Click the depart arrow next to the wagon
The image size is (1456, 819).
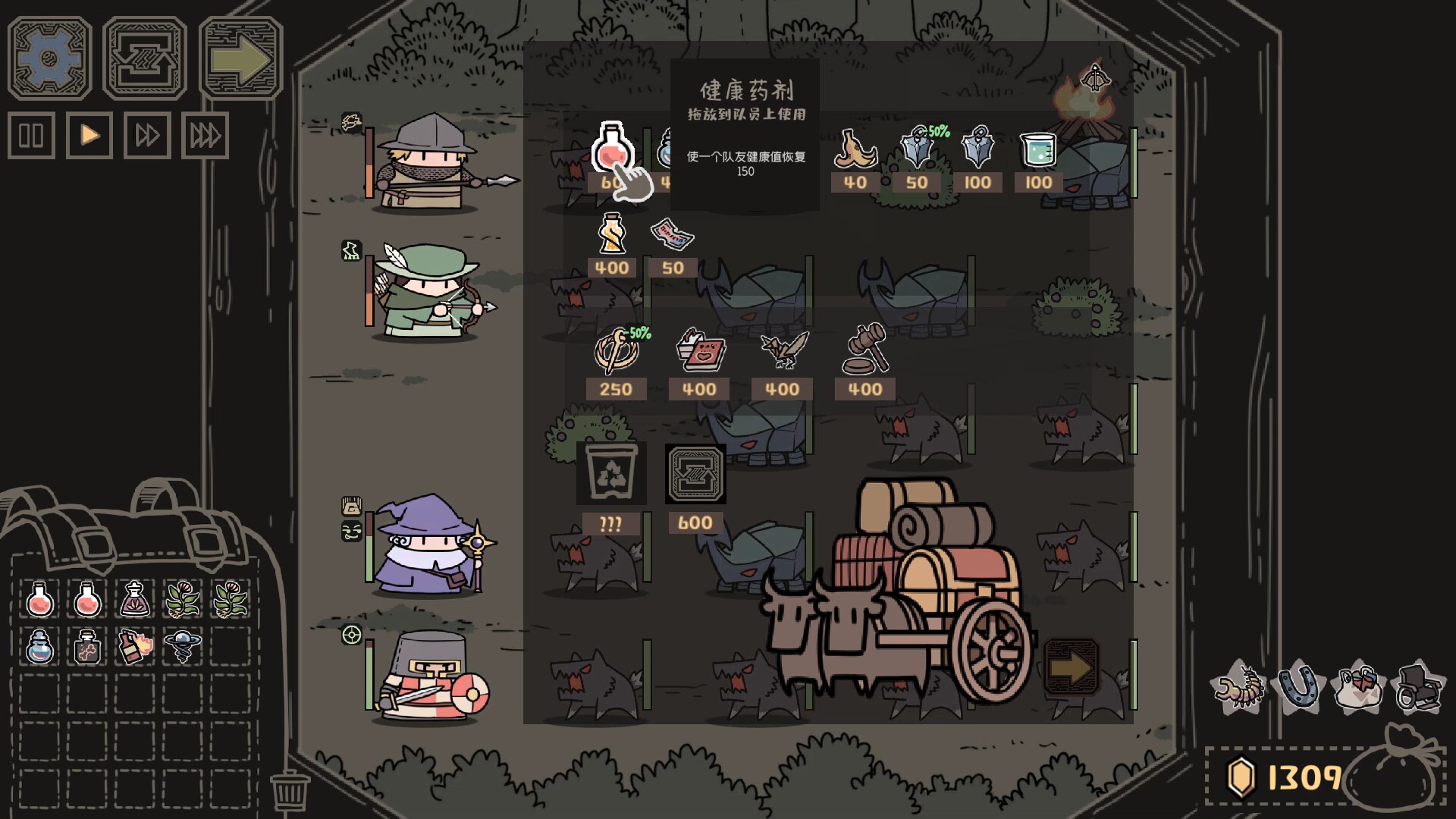pos(1072,667)
